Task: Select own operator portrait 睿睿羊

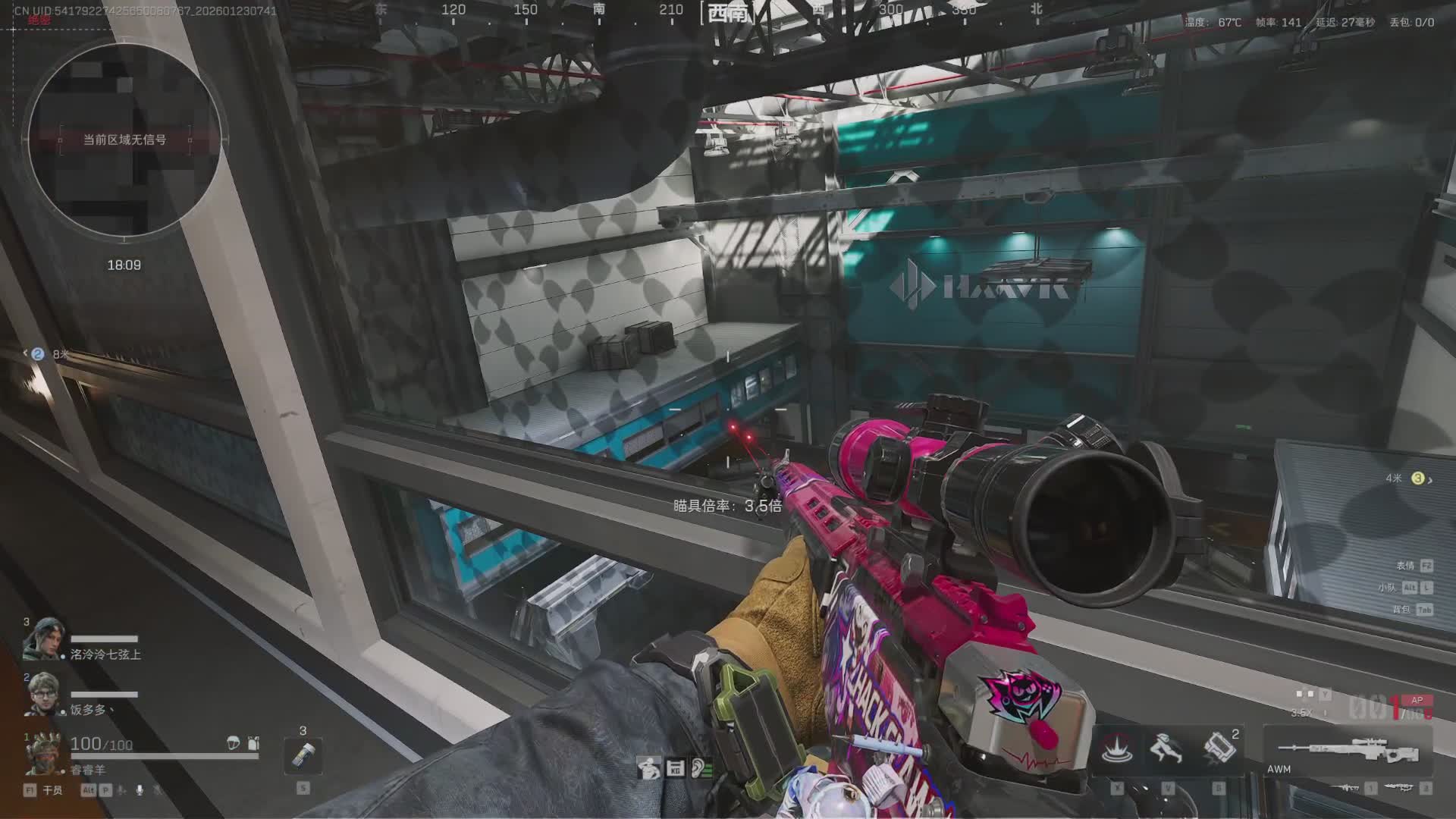Action: (43, 752)
